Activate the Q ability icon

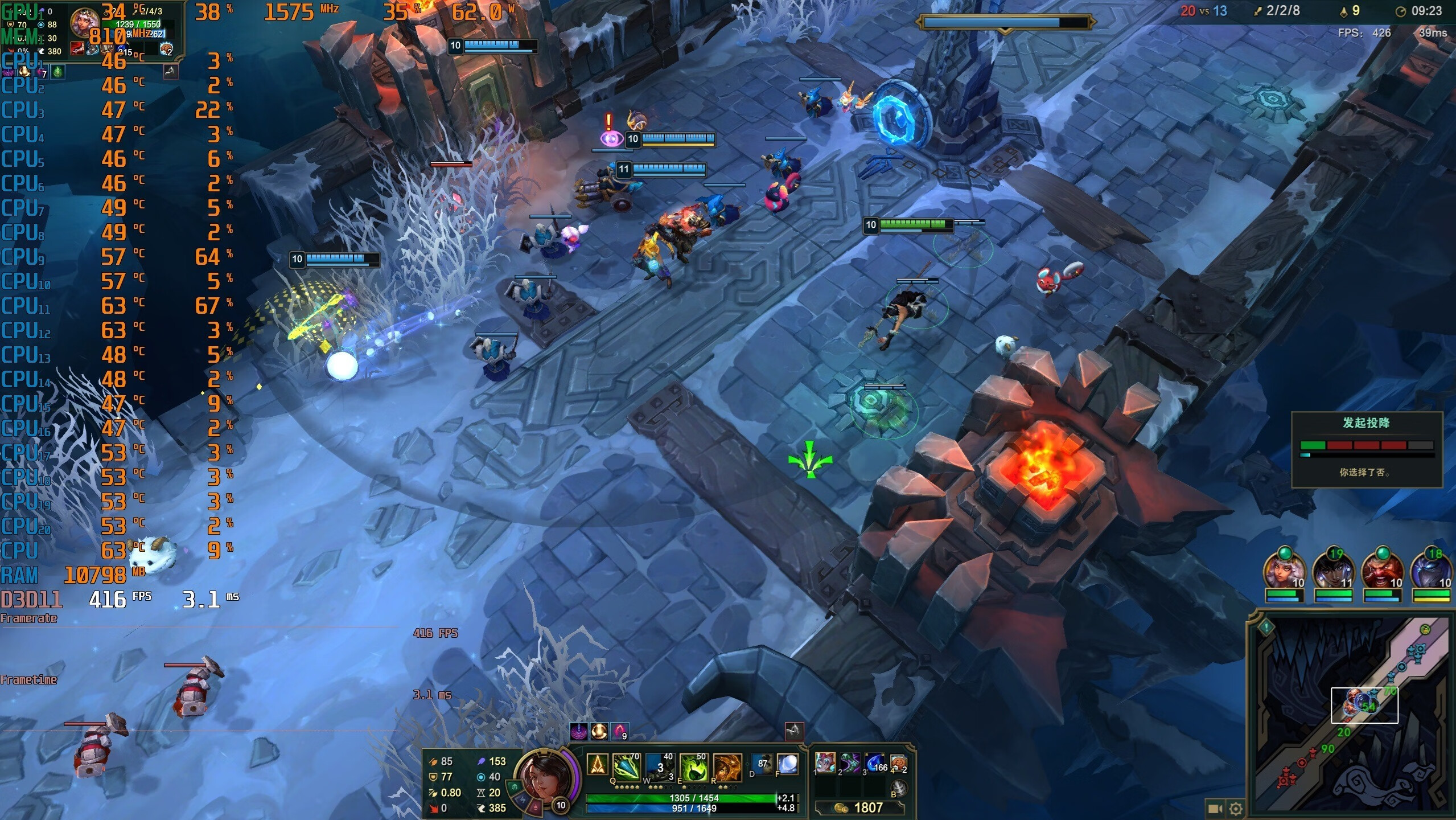tap(626, 767)
